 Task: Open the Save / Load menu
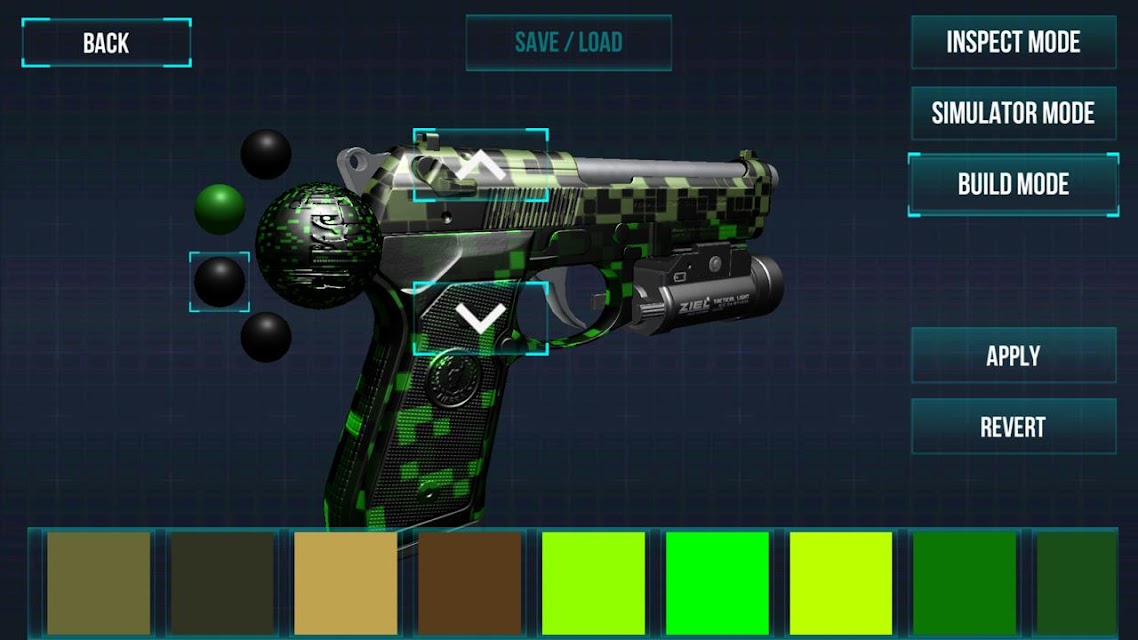(x=568, y=43)
